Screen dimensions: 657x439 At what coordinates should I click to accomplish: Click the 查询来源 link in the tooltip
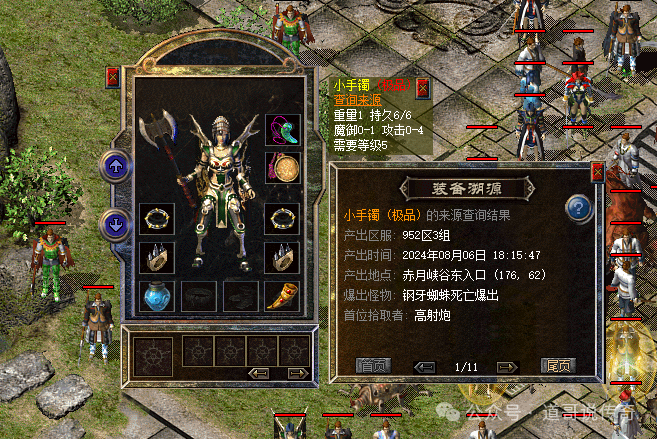click(356, 100)
